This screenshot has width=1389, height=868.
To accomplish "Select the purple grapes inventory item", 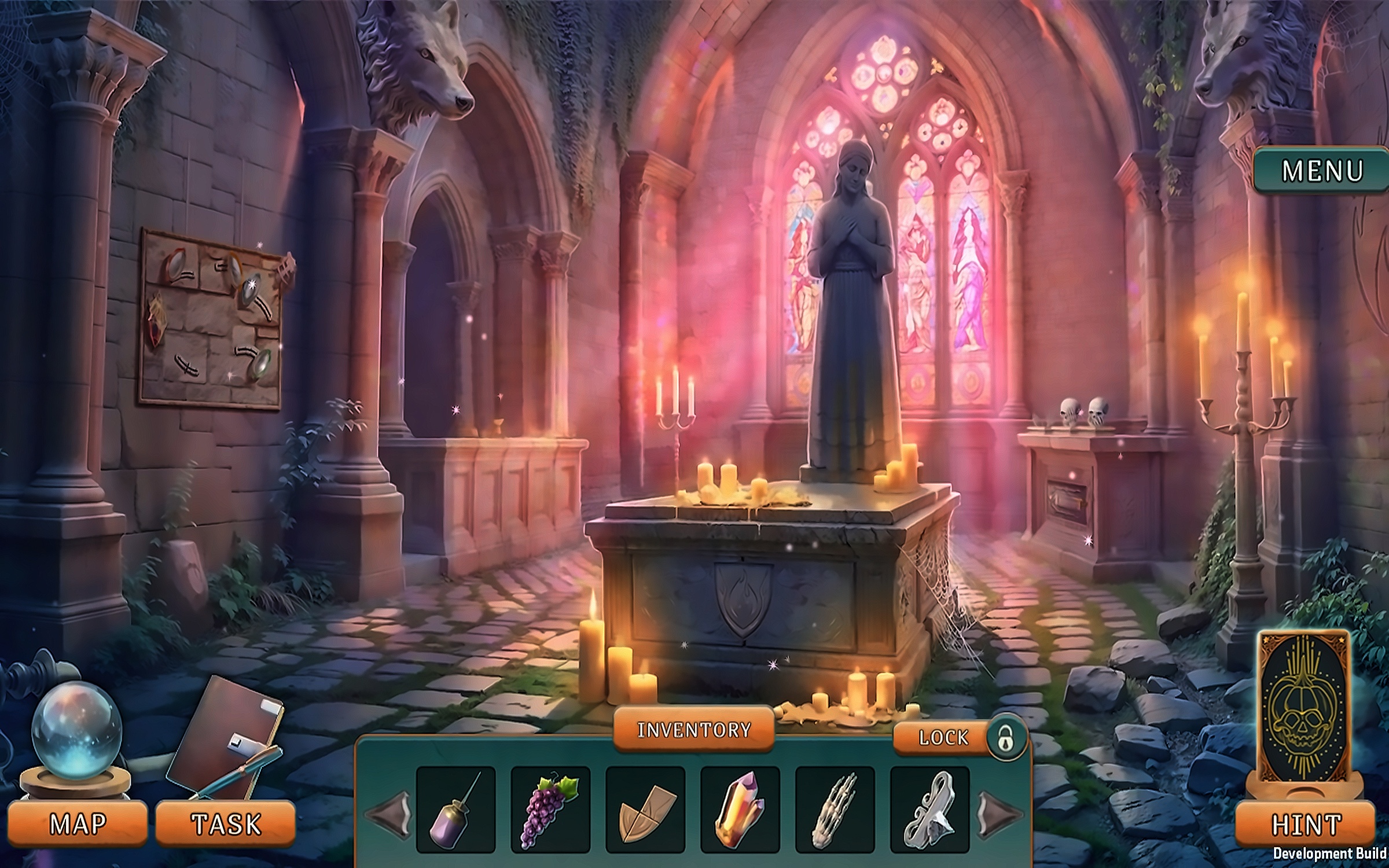I will [550, 810].
